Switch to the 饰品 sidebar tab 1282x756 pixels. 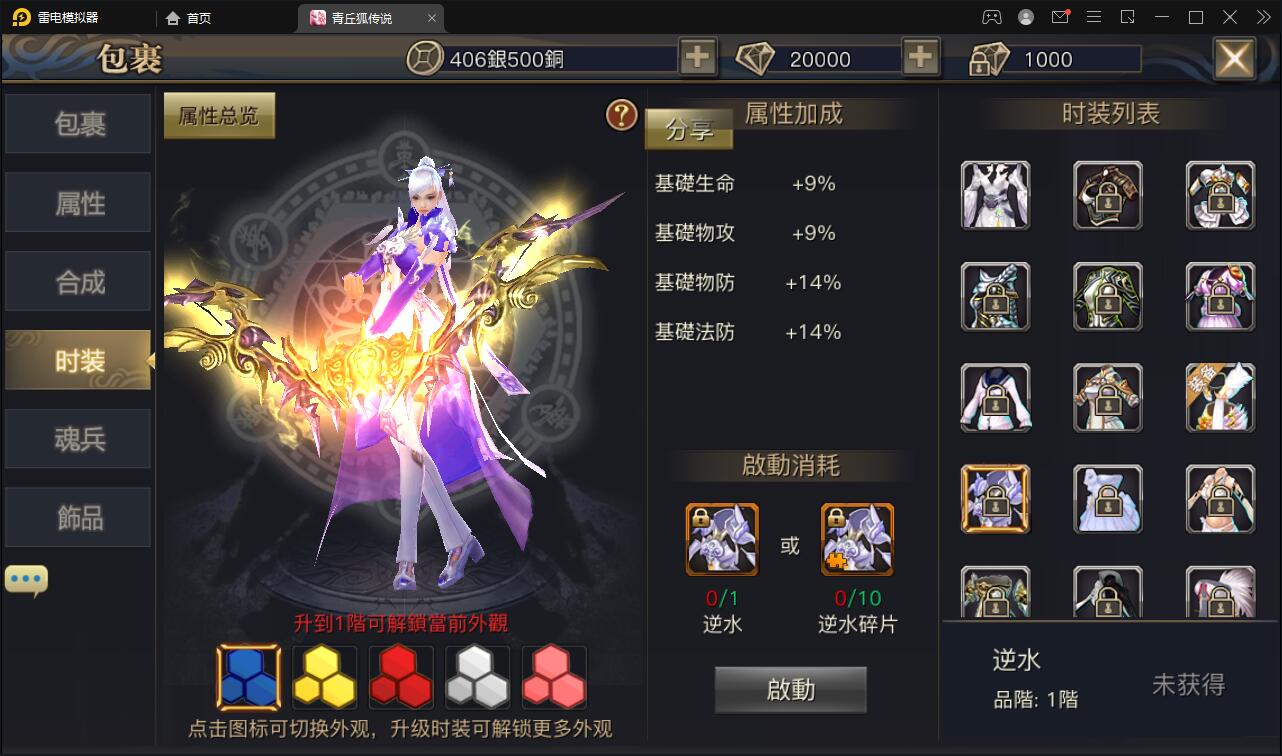(x=77, y=517)
